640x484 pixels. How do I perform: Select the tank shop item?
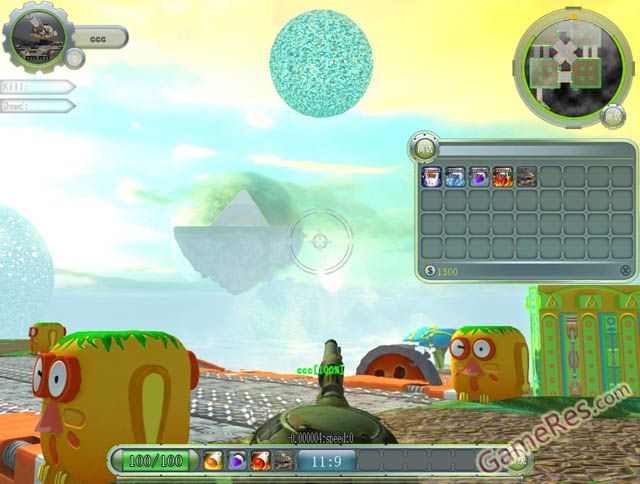coord(526,178)
